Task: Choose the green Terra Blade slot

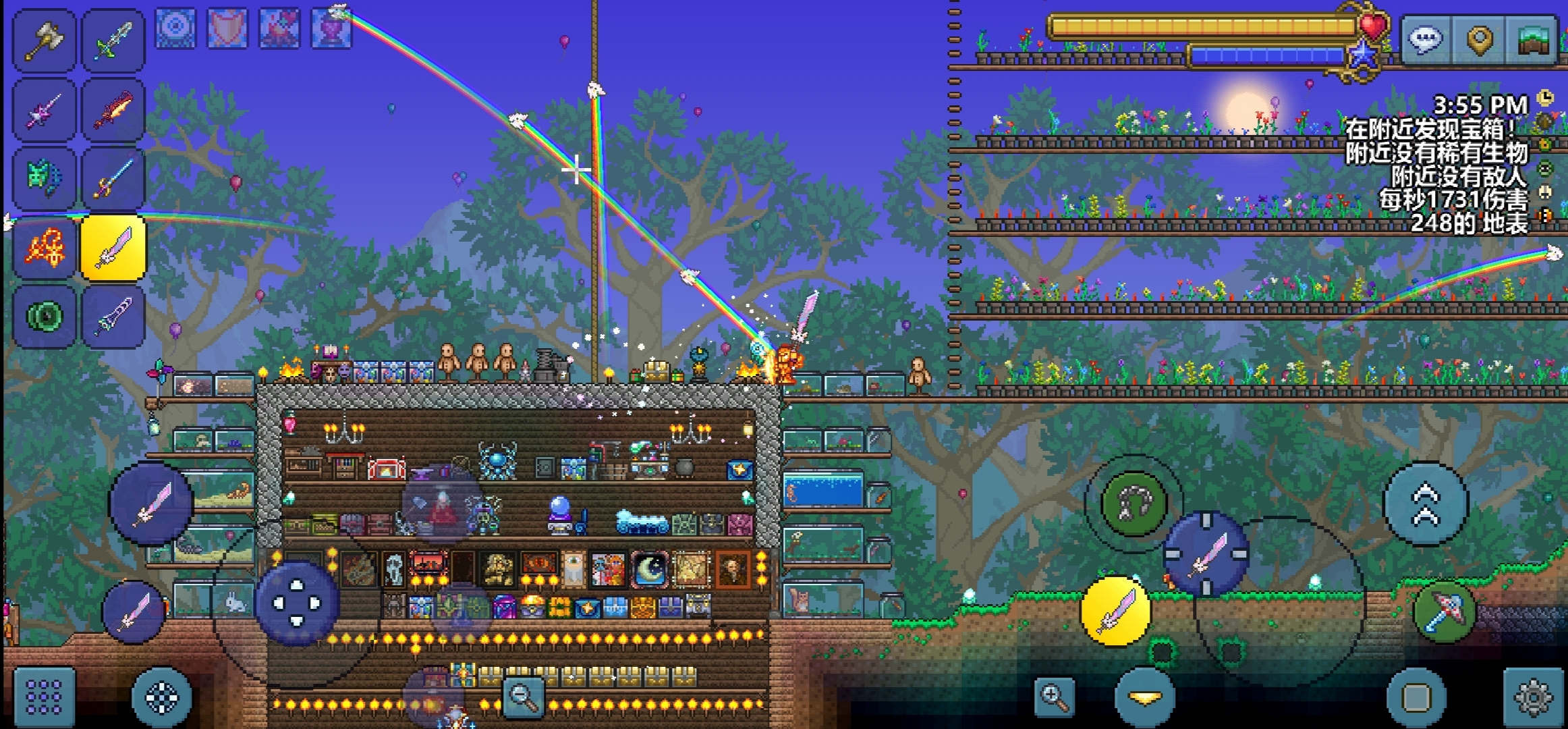Action: pyautogui.click(x=113, y=40)
